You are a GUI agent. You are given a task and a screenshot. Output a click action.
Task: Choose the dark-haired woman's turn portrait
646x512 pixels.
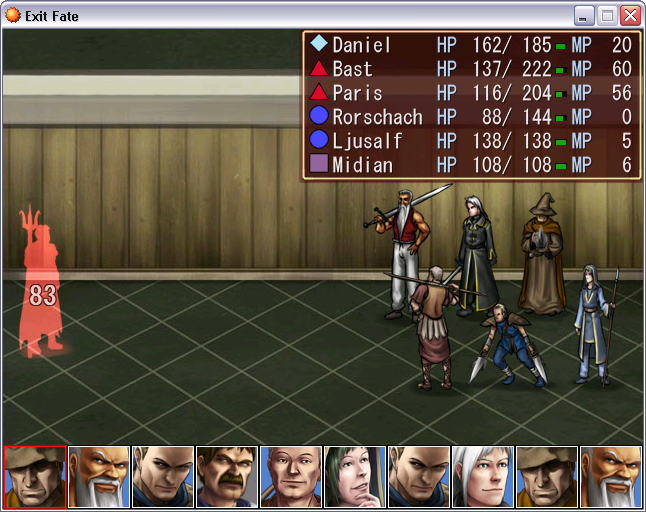tap(355, 477)
